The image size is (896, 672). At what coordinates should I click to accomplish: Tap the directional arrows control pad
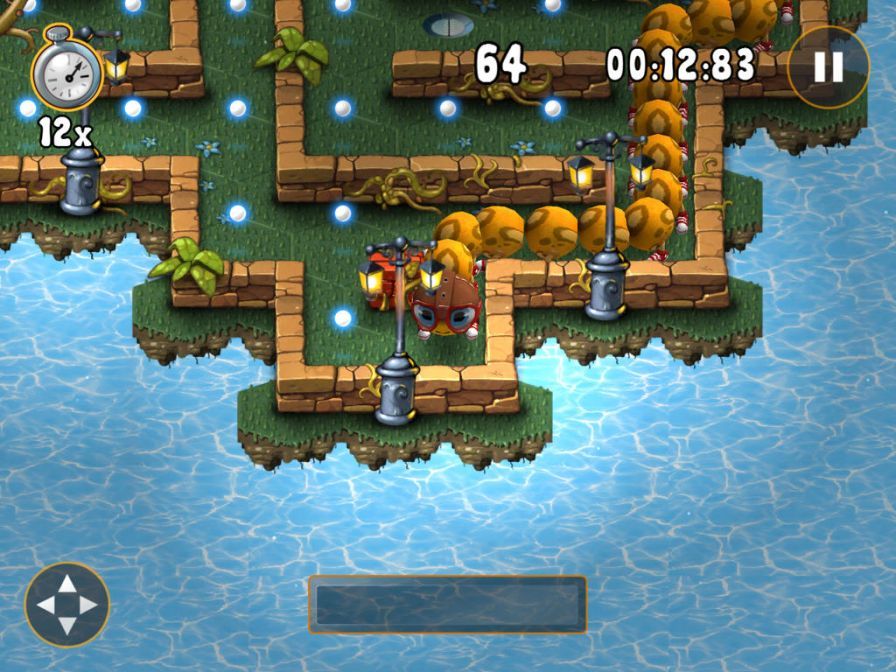[x=67, y=605]
